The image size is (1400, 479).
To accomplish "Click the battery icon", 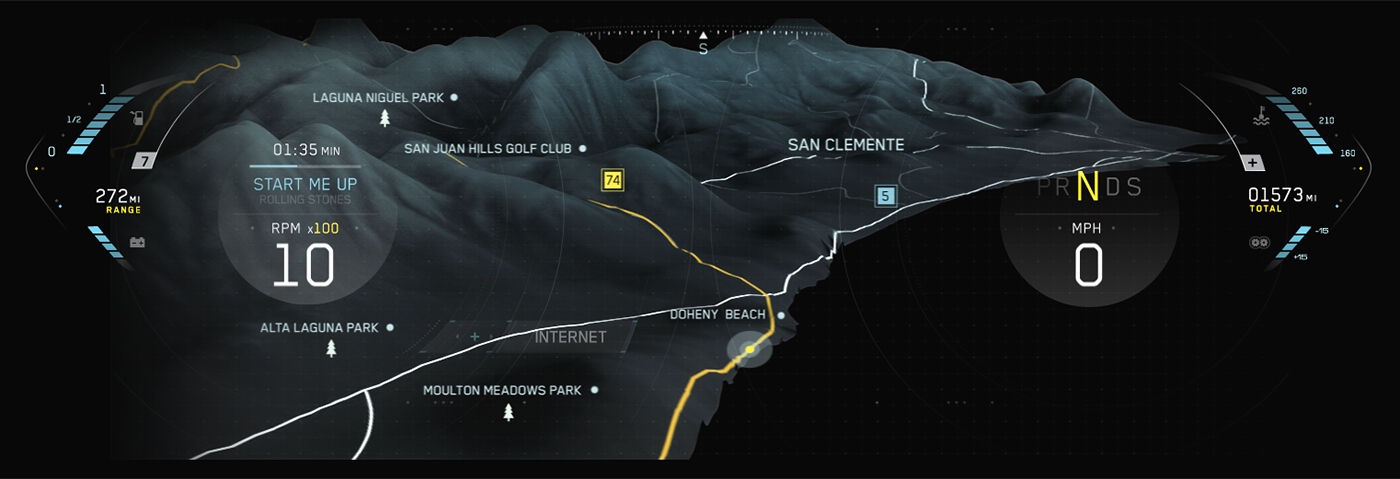I will point(137,242).
